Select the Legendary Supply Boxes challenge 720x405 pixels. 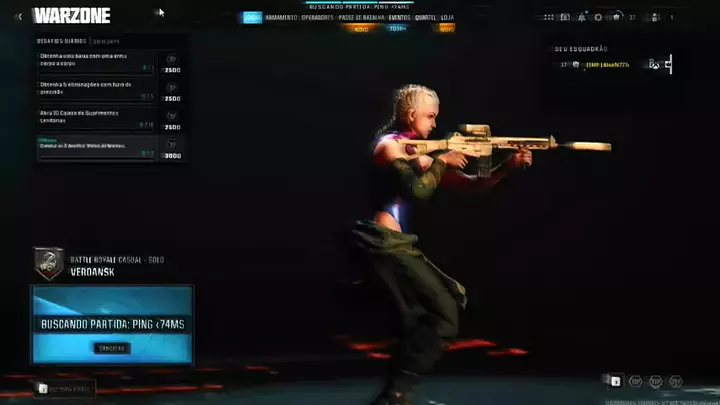tap(97, 118)
